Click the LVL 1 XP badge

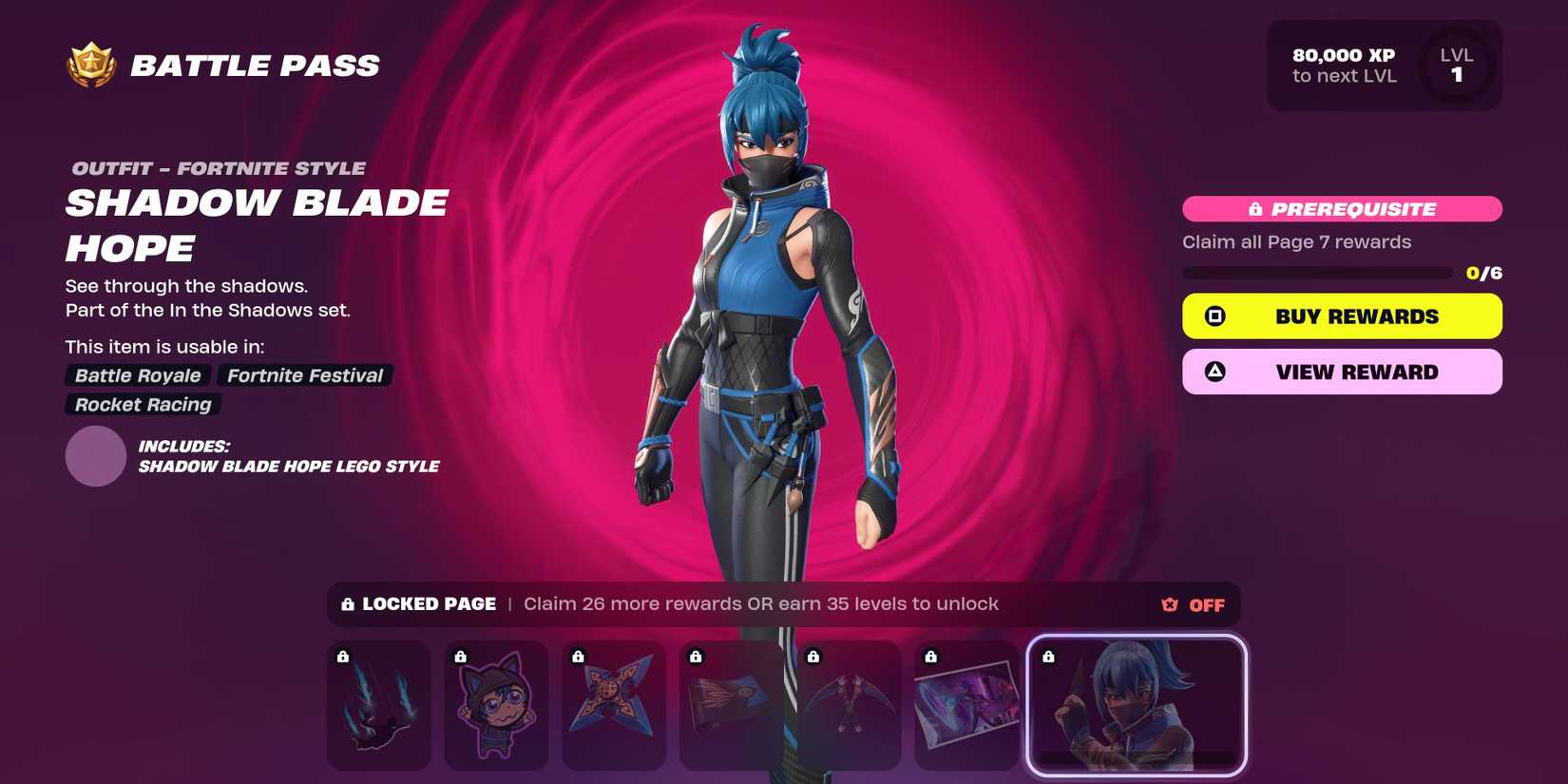(1456, 65)
